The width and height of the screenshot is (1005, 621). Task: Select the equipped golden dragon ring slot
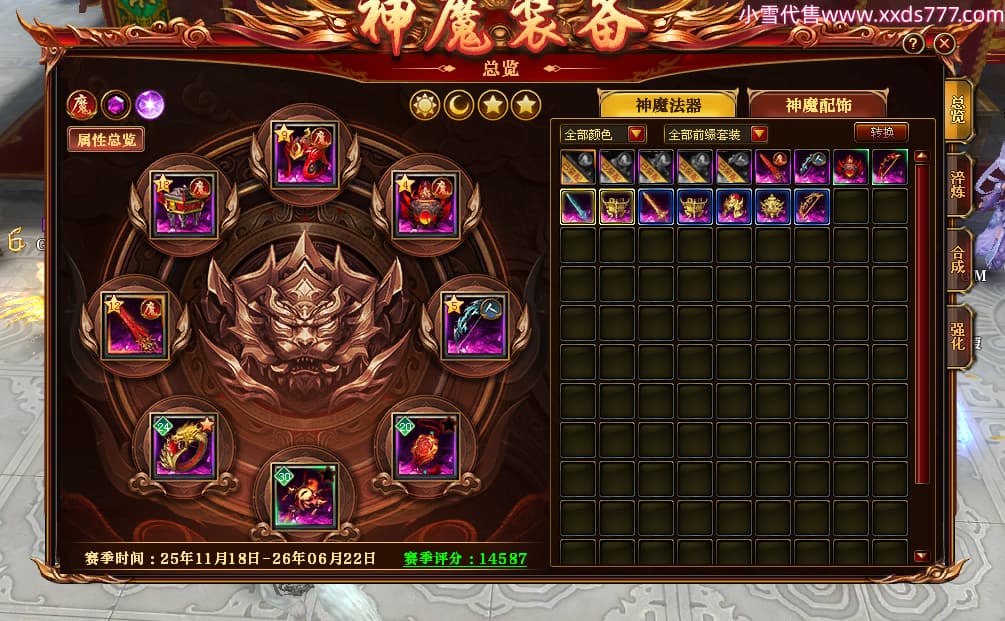[x=183, y=445]
